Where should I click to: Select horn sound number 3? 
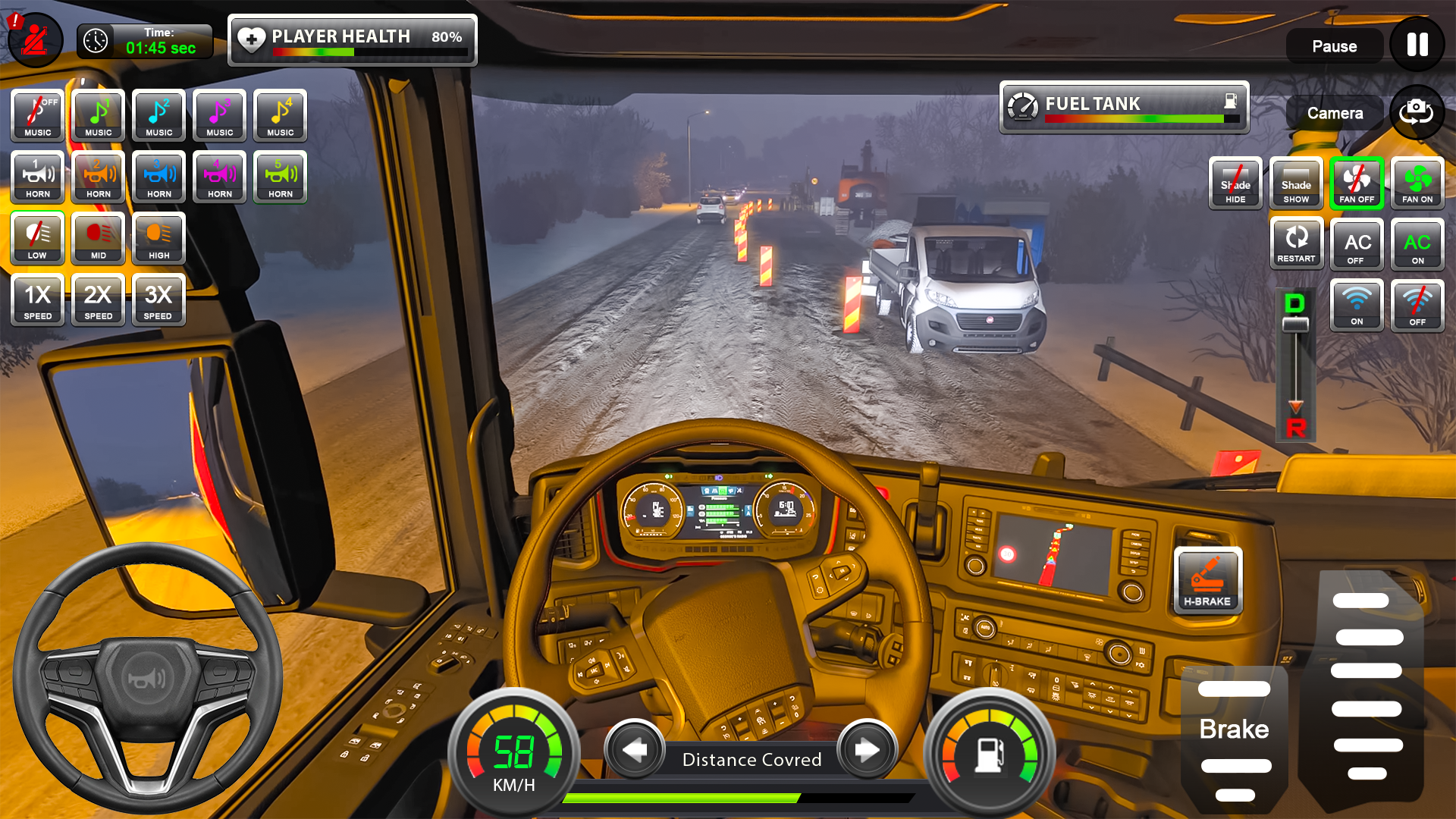(x=158, y=177)
